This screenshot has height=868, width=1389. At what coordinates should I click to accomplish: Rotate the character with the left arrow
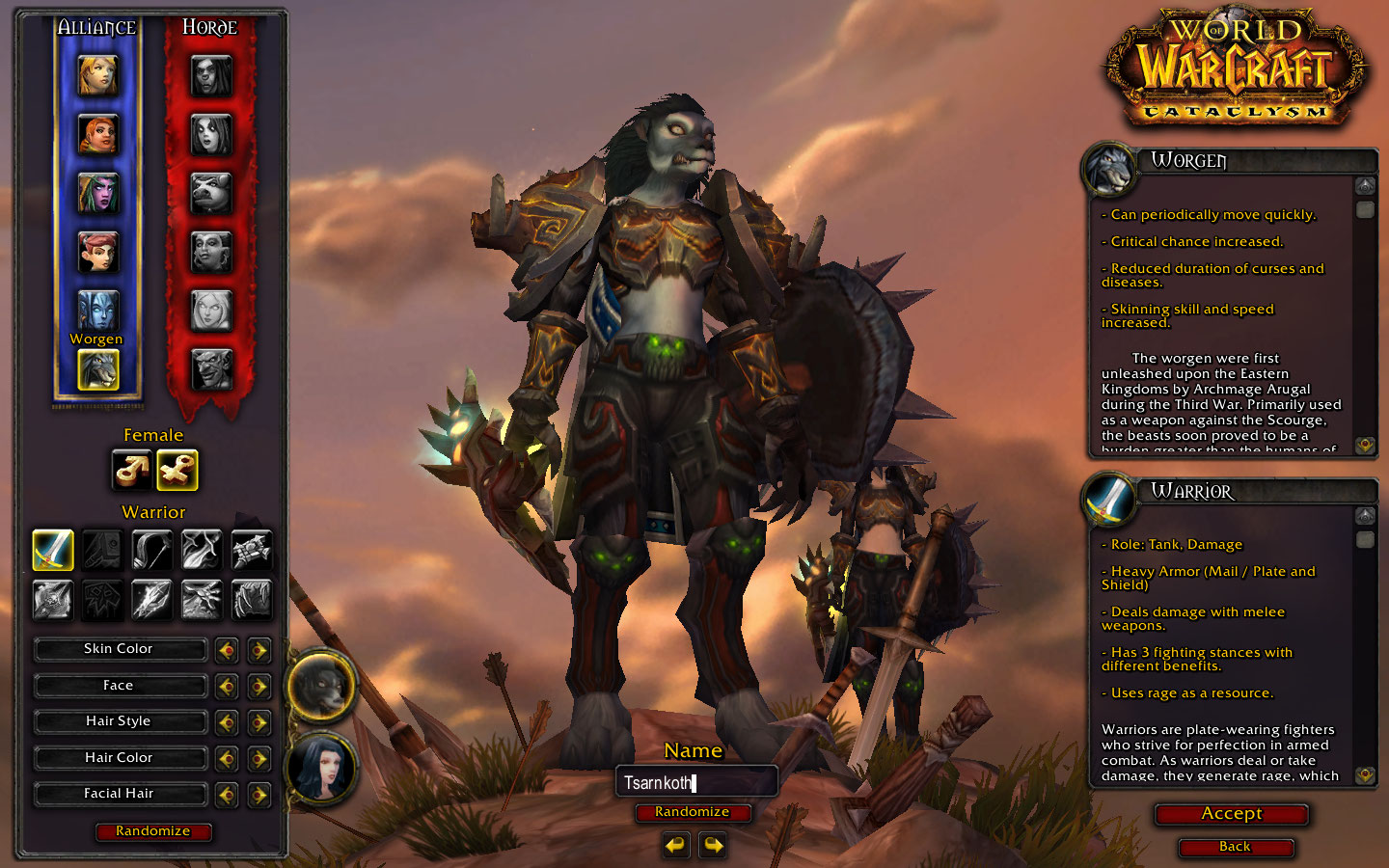point(675,846)
